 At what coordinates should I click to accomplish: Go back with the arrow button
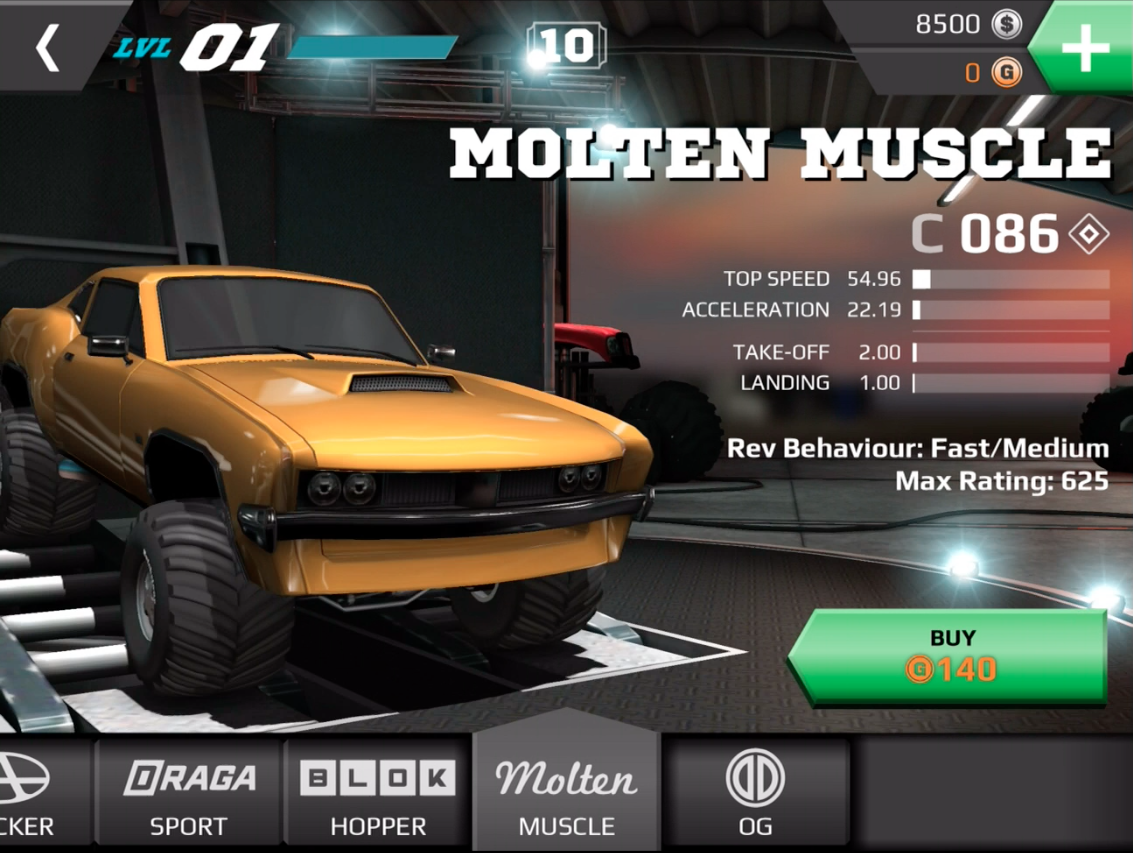pos(47,47)
